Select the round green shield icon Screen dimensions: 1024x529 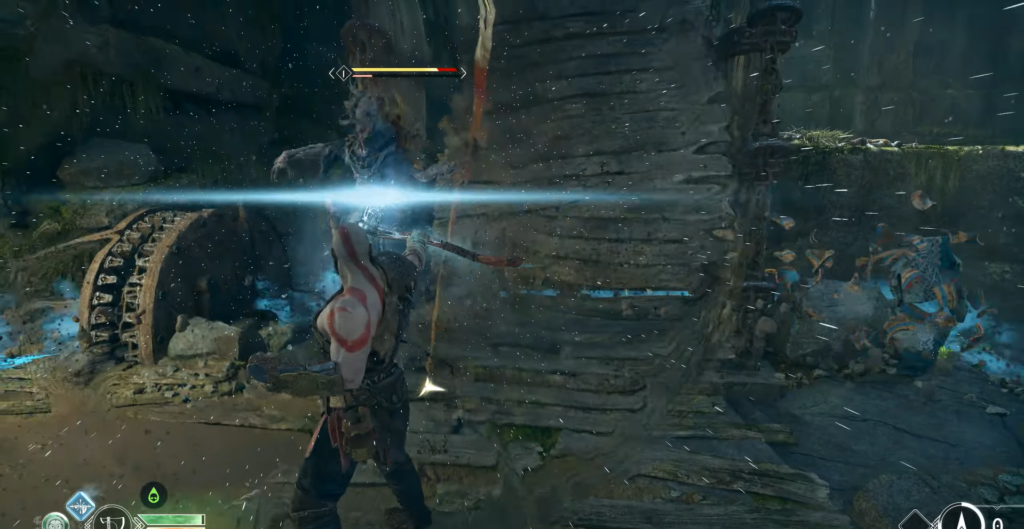(54, 522)
